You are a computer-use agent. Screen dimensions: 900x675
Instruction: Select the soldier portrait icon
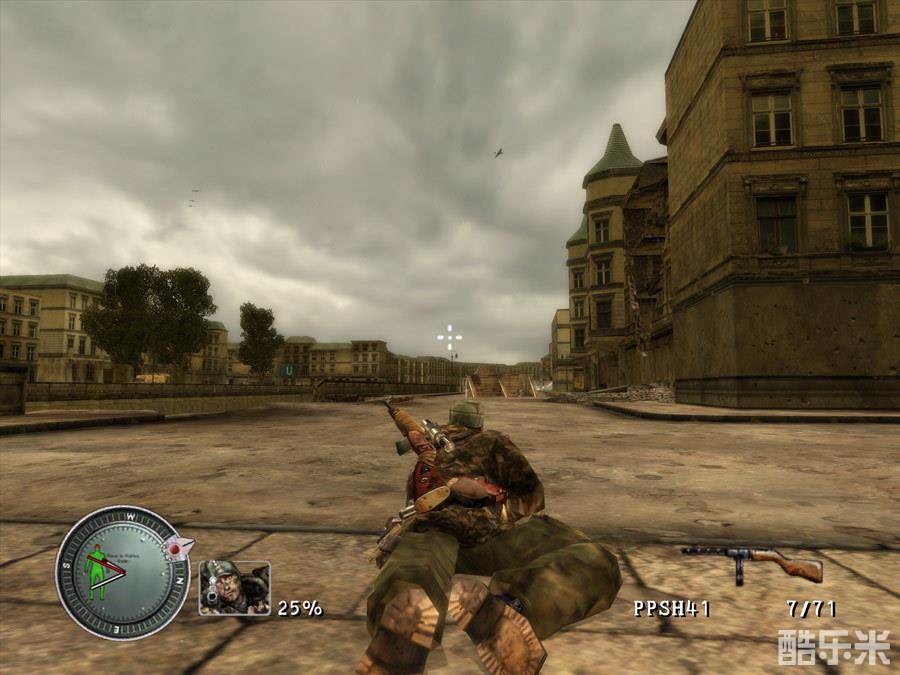point(234,587)
